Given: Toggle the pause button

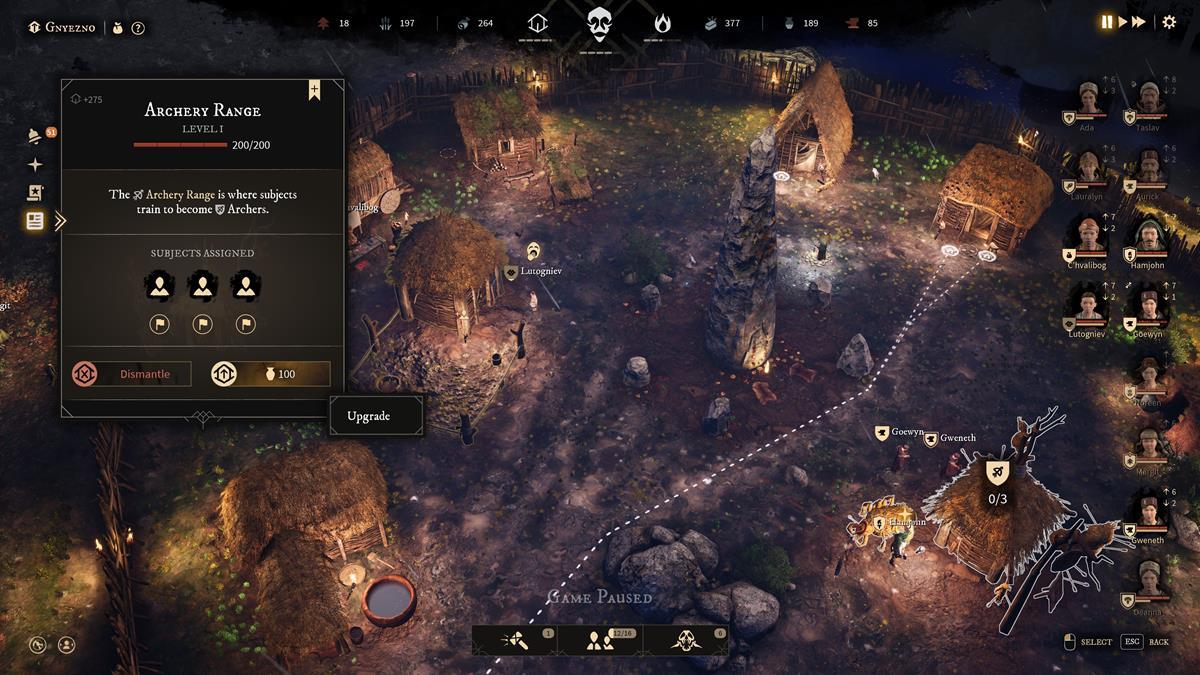Looking at the screenshot, I should tap(1107, 22).
